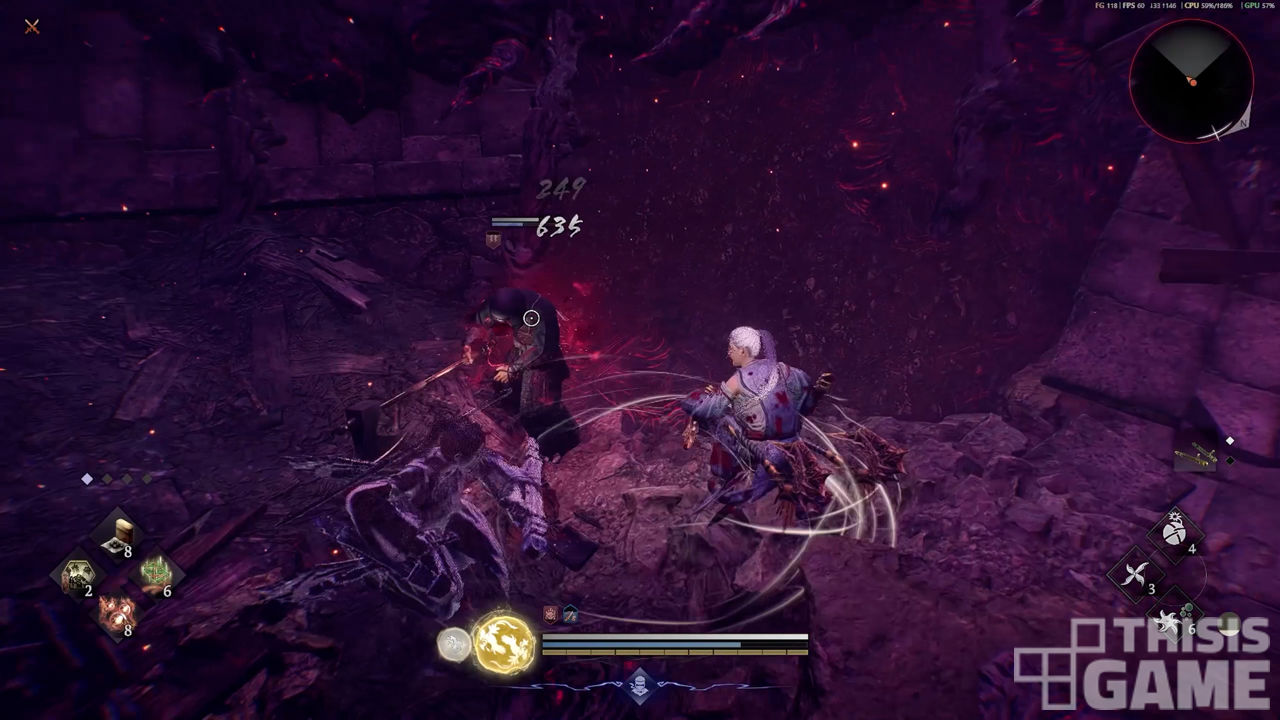Screen dimensions: 1280x720
Task: Use the green glowing item with count 6
Action: (154, 574)
